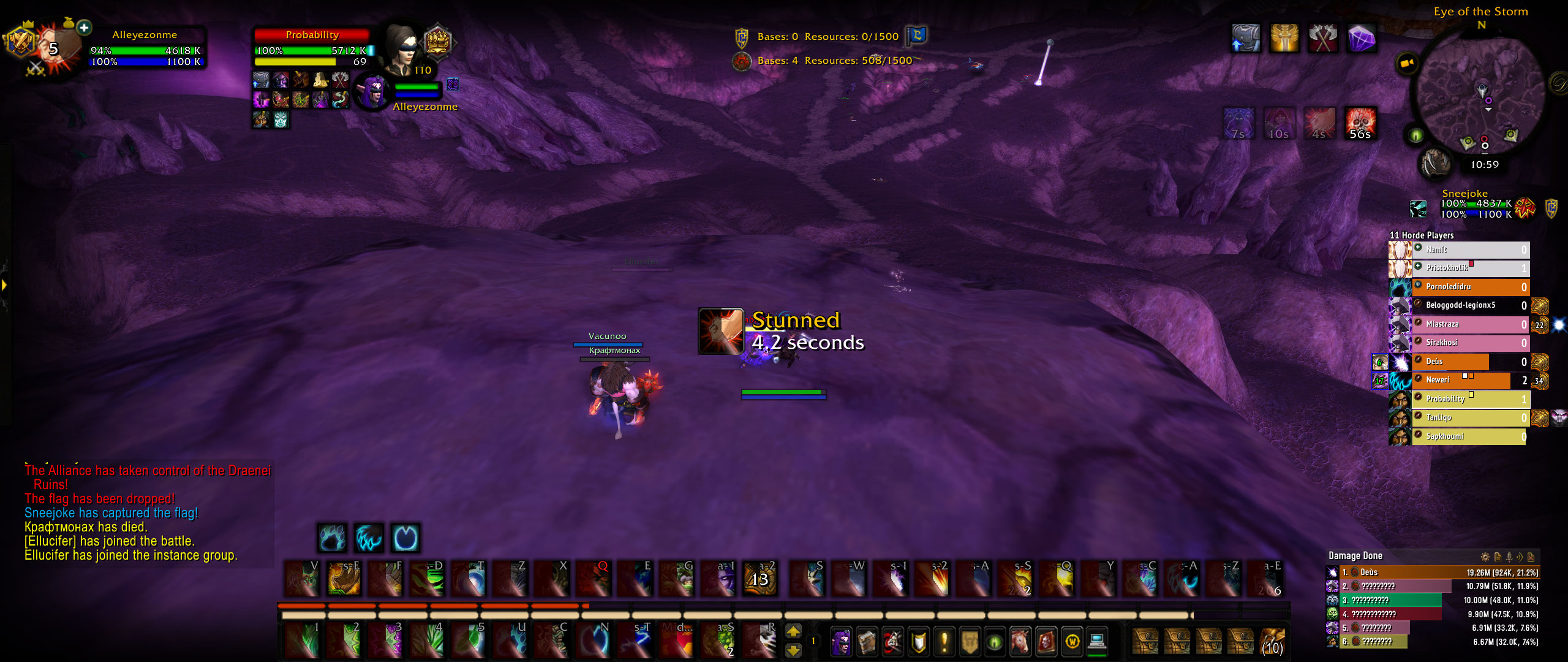The height and width of the screenshot is (662, 1568).
Task: Choose Tanliqo from the enemy player frames
Action: pos(1470,418)
